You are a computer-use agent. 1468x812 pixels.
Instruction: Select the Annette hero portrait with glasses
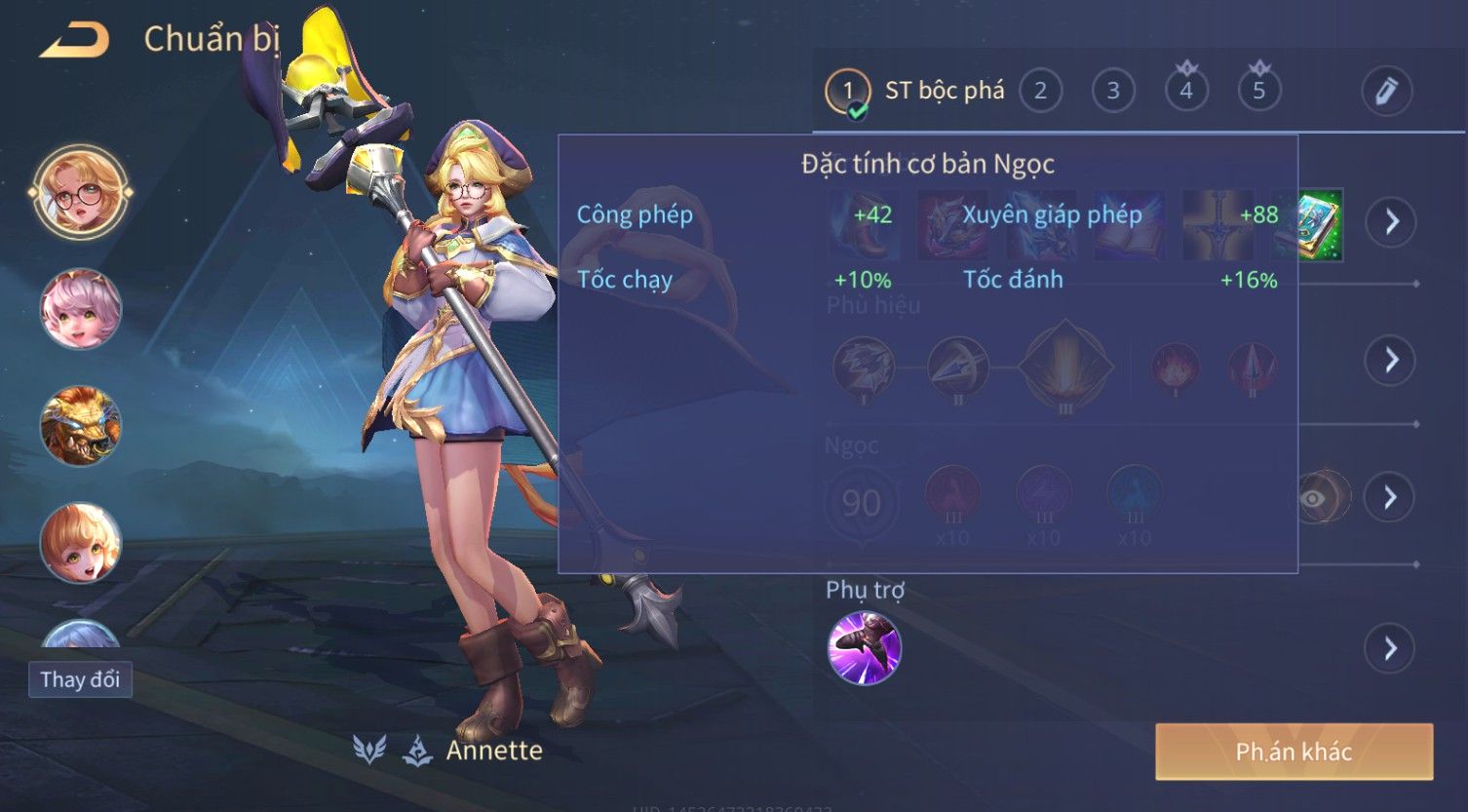pos(80,191)
